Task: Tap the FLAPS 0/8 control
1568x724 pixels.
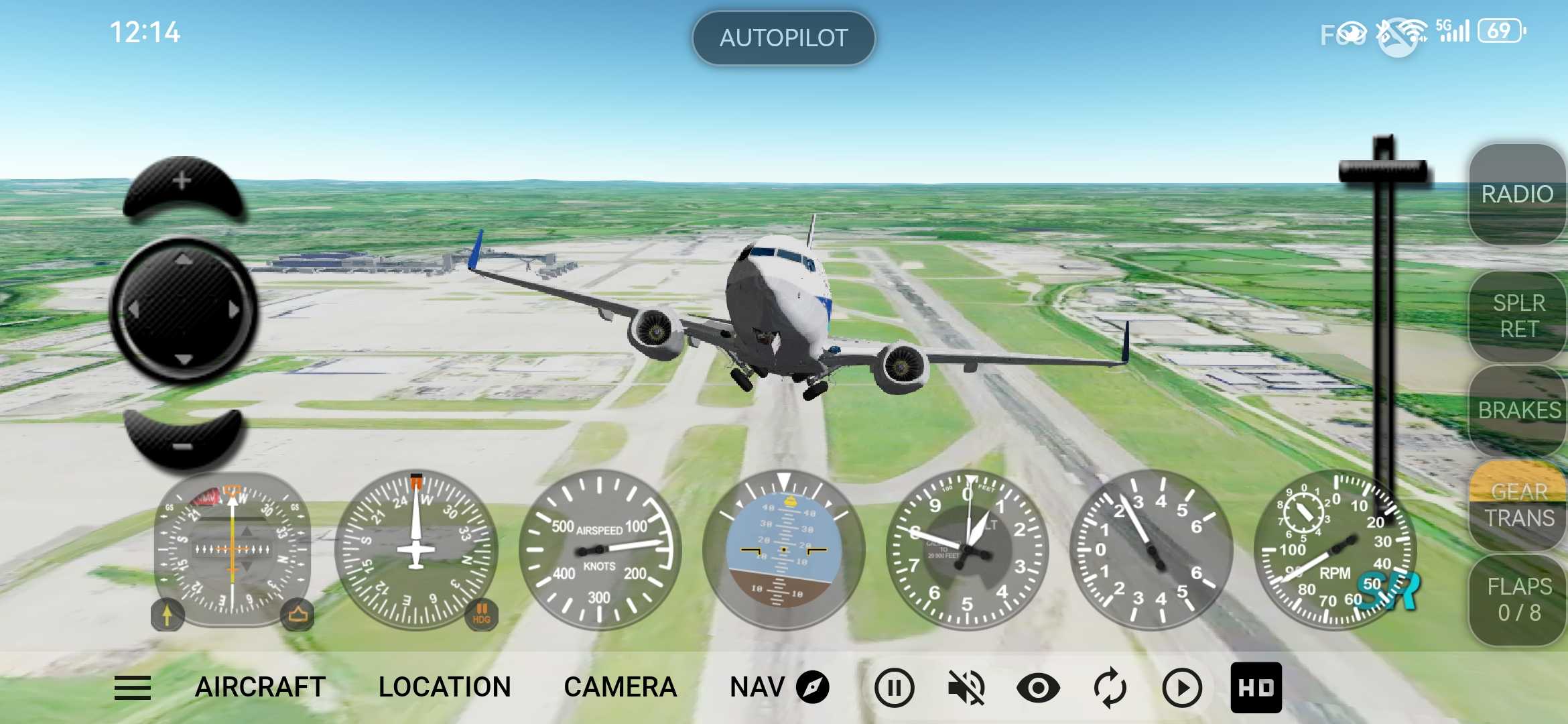Action: coord(1518,599)
